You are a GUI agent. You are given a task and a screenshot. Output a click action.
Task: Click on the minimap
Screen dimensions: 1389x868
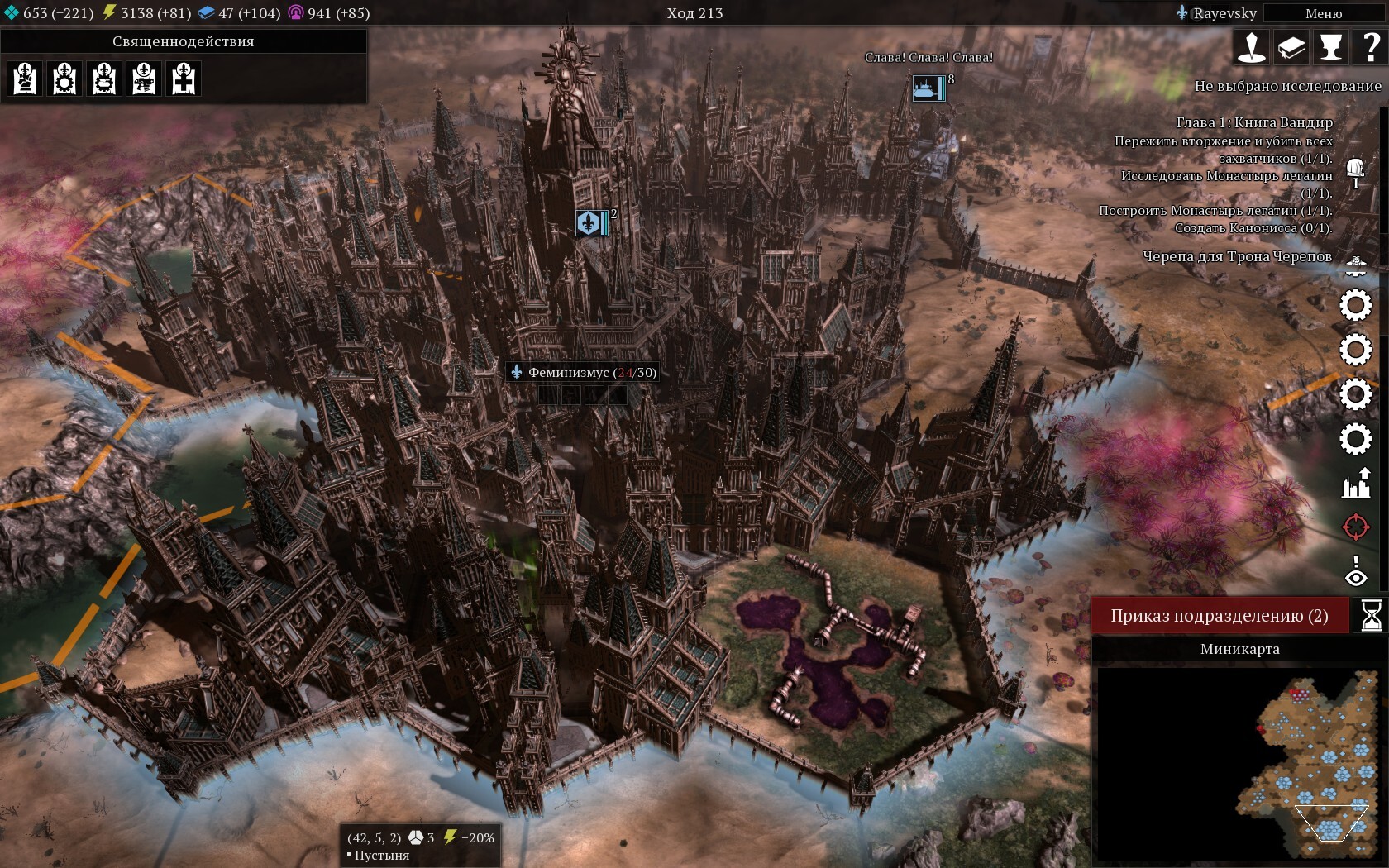click(1240, 765)
